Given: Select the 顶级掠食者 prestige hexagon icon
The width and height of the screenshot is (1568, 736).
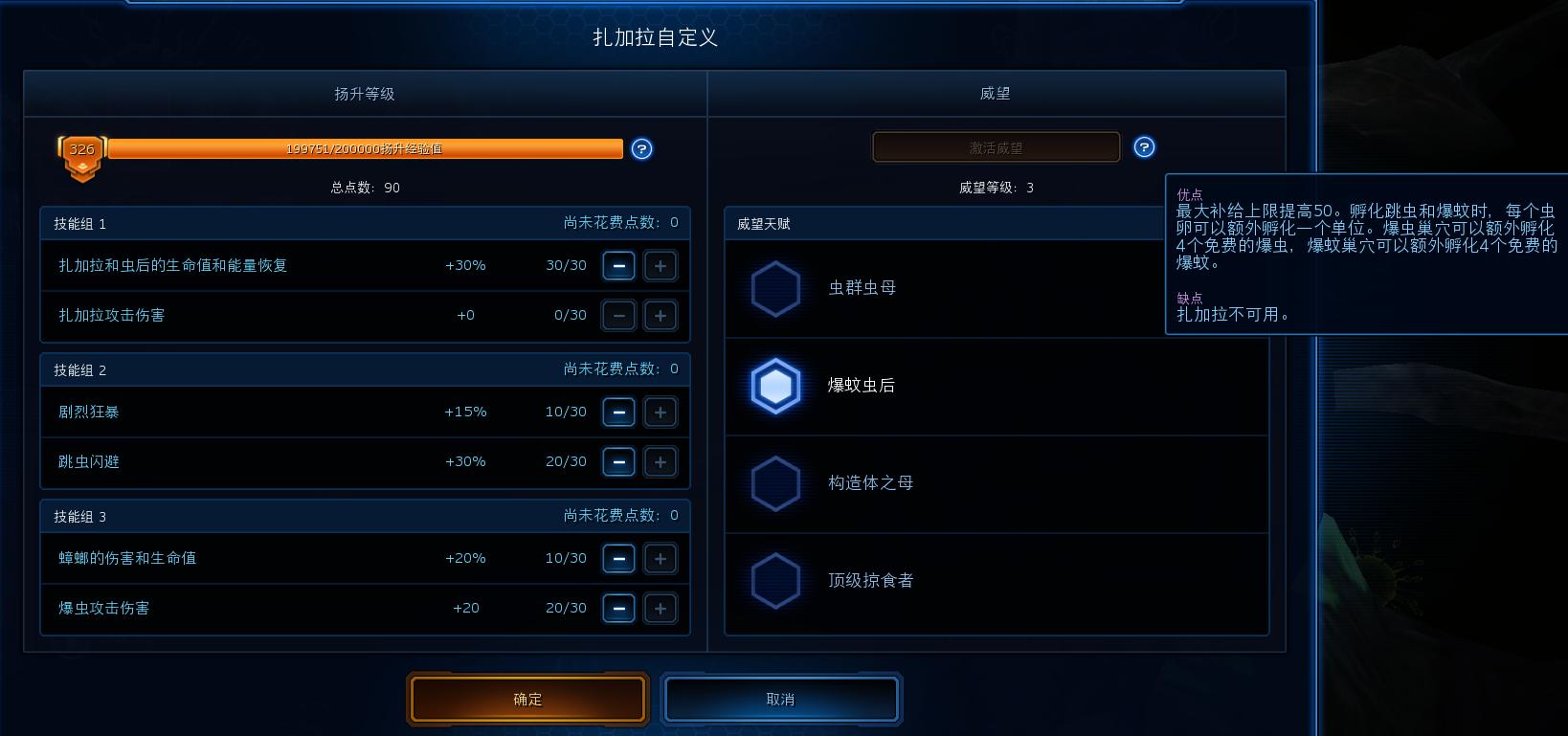Looking at the screenshot, I should coord(775,581).
